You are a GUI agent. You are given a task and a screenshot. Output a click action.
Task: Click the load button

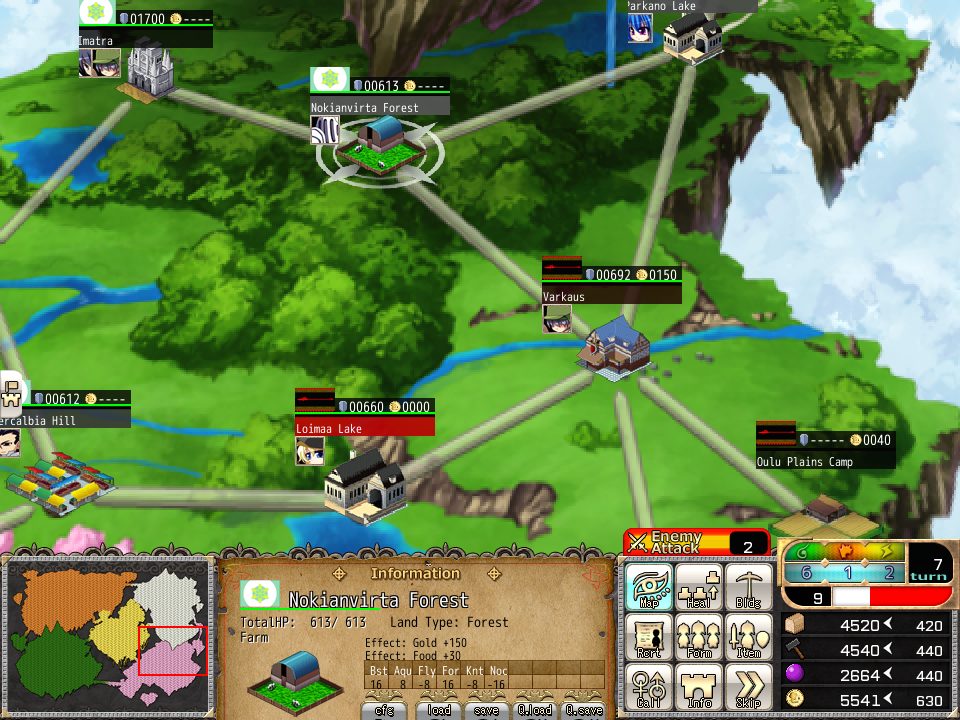point(439,710)
